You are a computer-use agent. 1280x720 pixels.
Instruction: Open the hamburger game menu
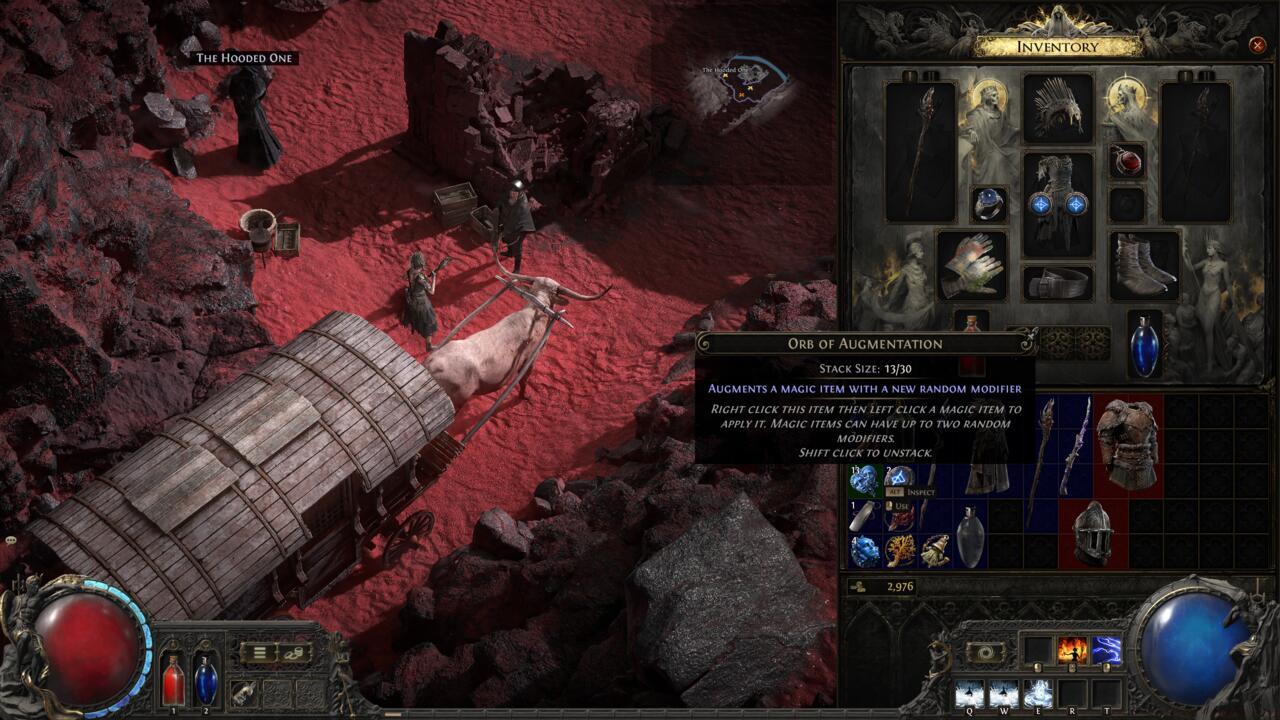(x=259, y=652)
